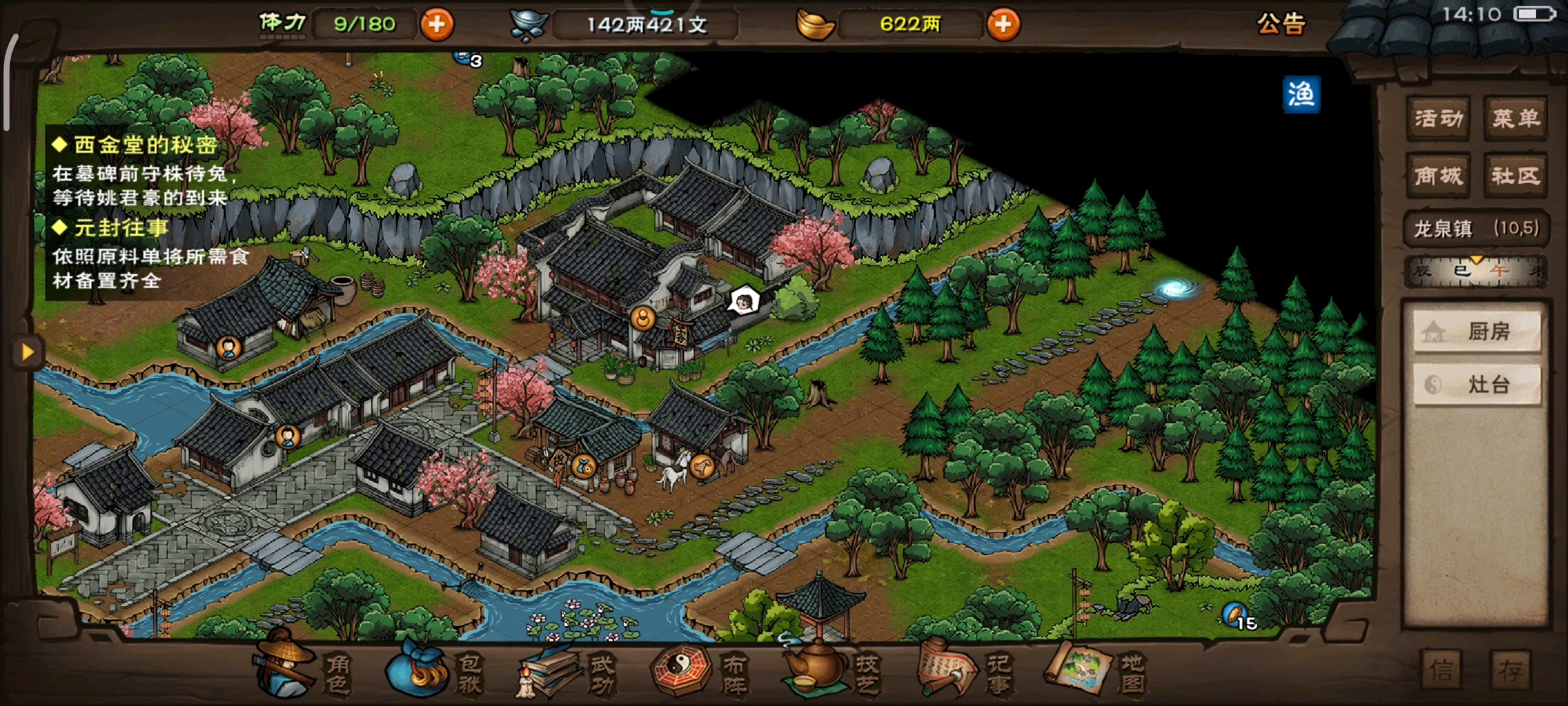The width and height of the screenshot is (1568, 706).
Task: Expand the side panel with the yellow arrow
Action: click(x=27, y=352)
